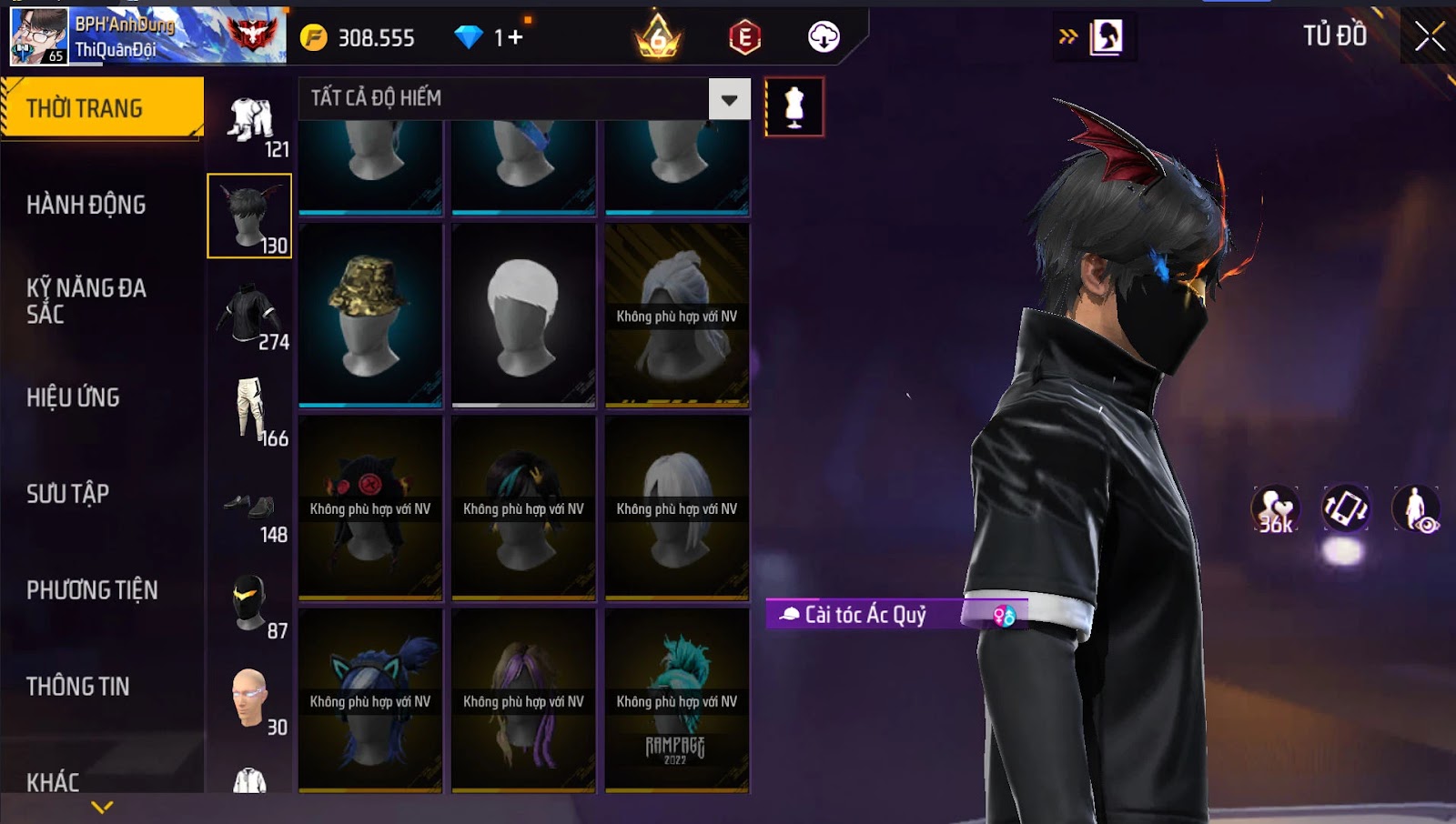
Task: Click the 36k likes heart icon
Action: coord(1275,508)
